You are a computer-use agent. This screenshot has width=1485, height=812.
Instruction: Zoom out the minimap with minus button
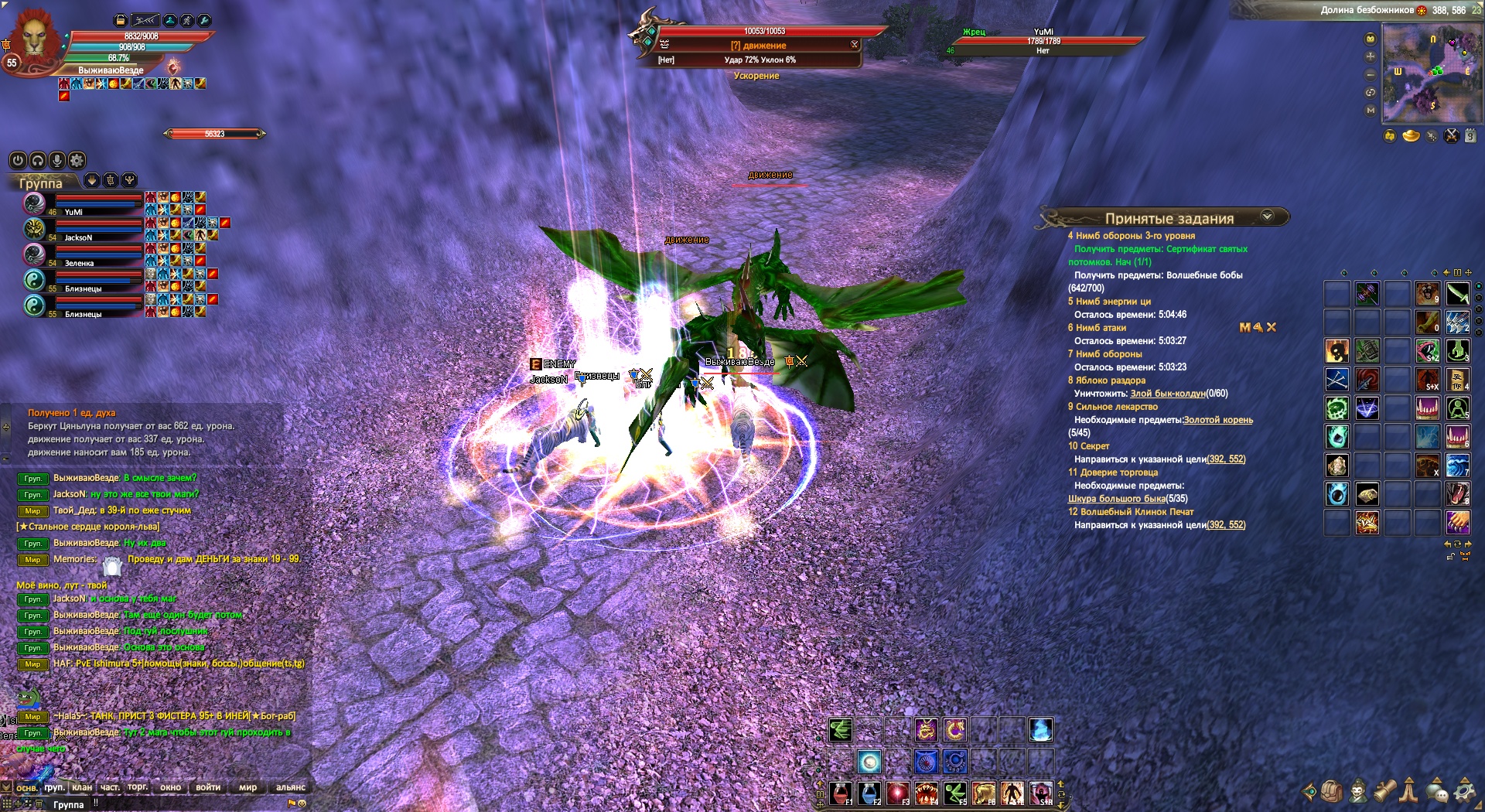(x=1371, y=75)
